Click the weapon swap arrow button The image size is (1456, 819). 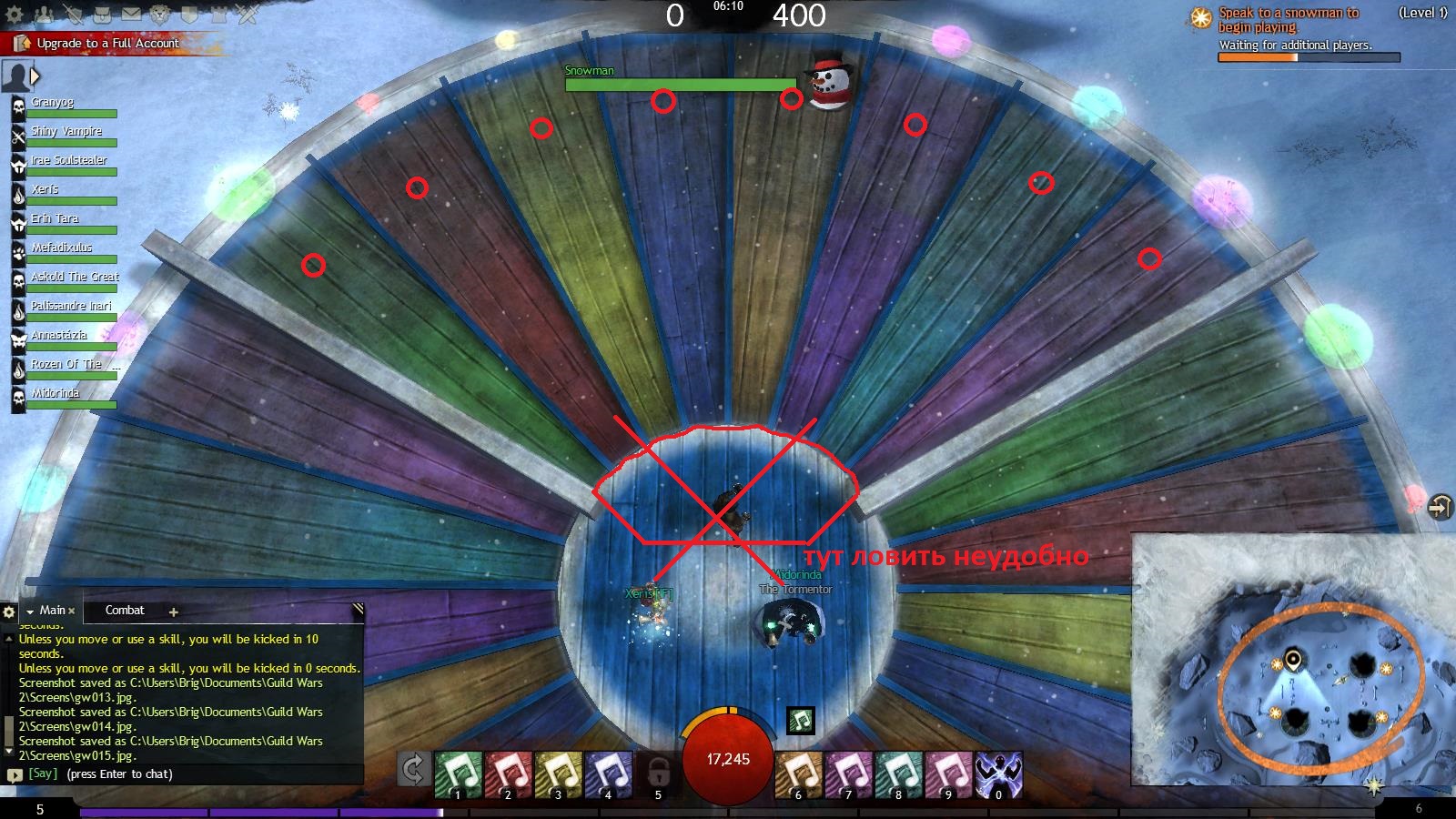point(412,770)
